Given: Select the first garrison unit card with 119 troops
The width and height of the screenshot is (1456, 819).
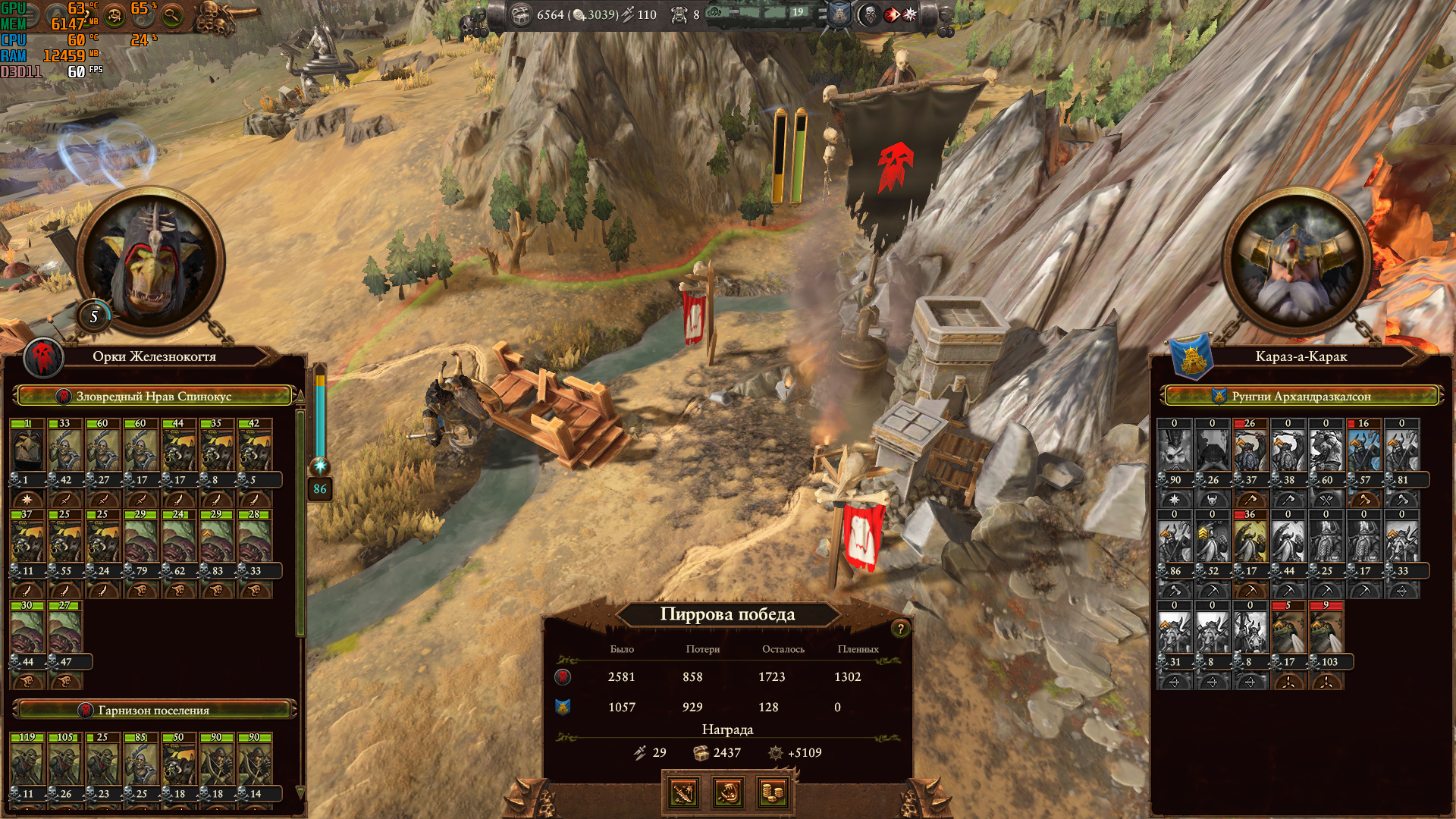Looking at the screenshot, I should click(x=28, y=764).
